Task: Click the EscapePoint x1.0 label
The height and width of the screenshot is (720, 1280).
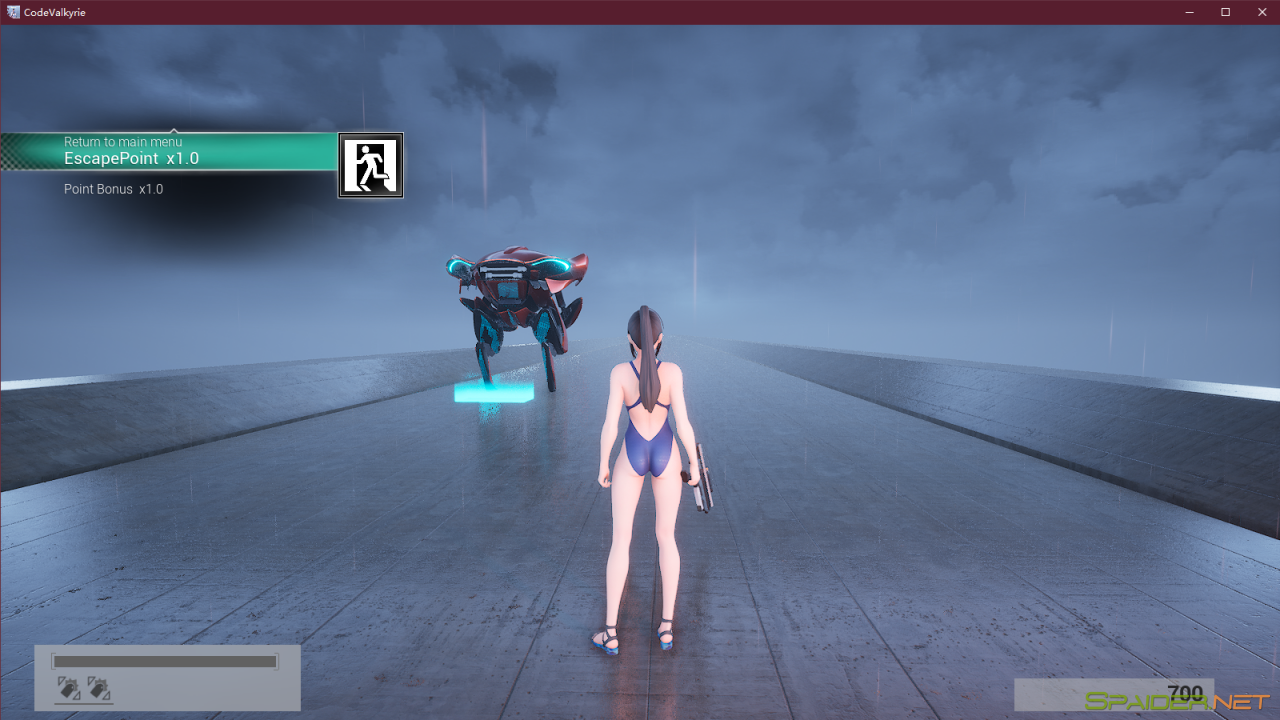Action: (x=131, y=158)
